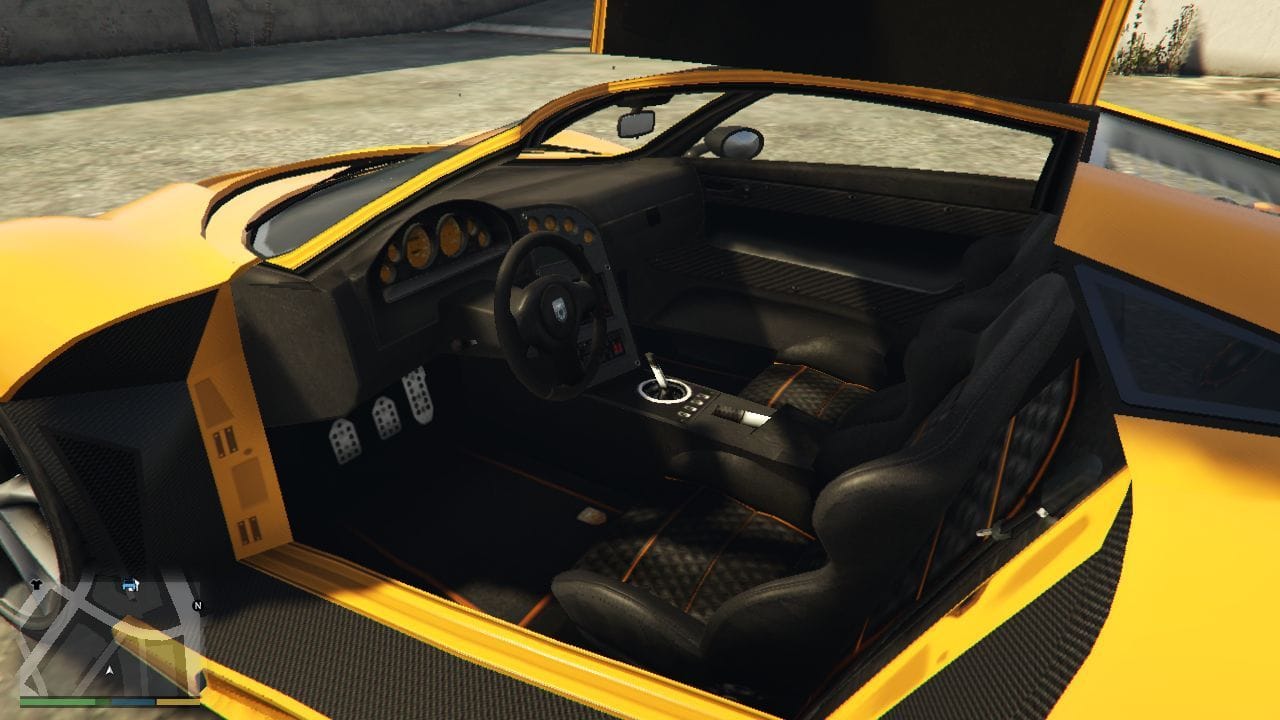
Task: Select the clothing store icon on minimap
Action: click(36, 583)
